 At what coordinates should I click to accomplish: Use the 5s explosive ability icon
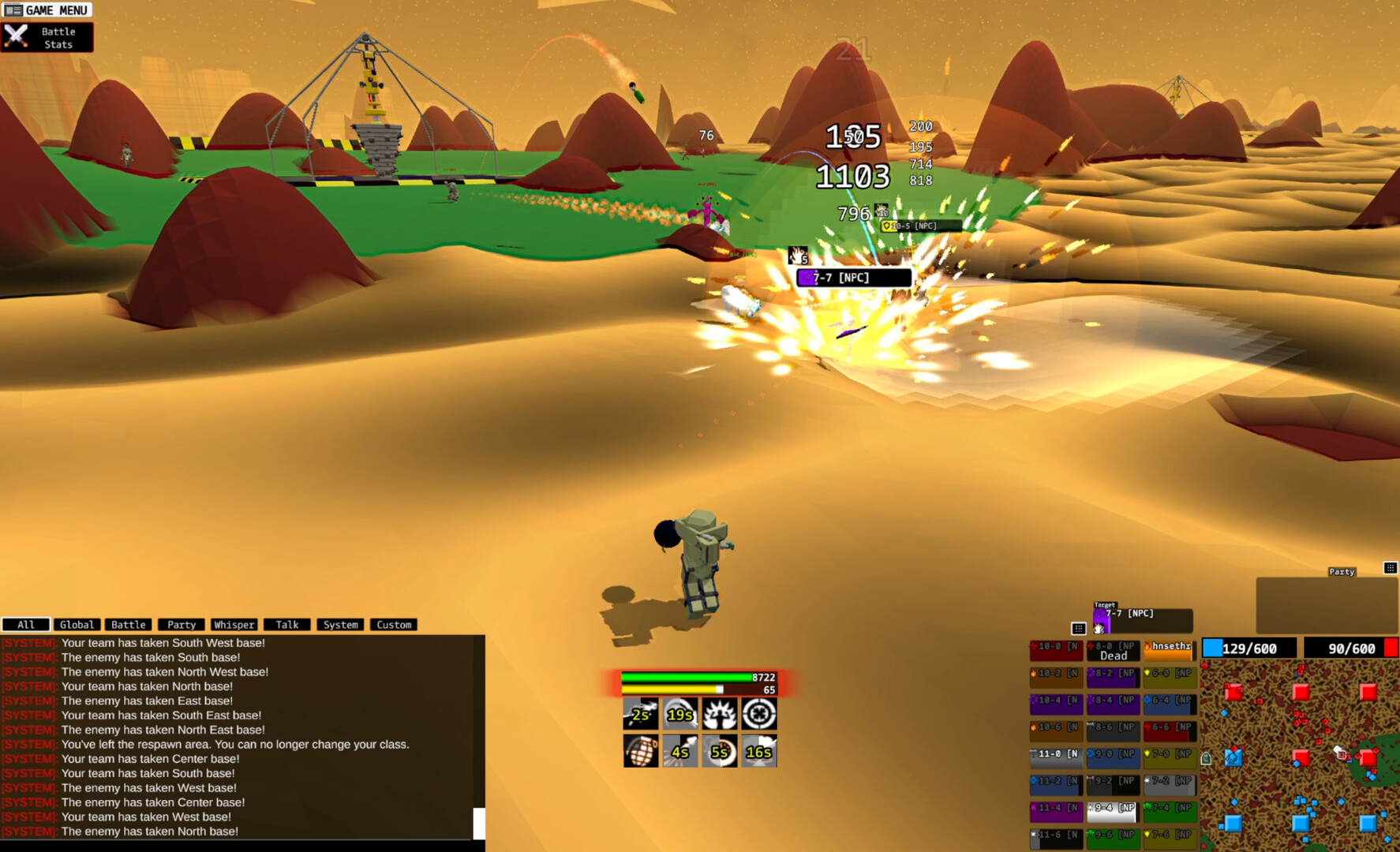click(720, 751)
